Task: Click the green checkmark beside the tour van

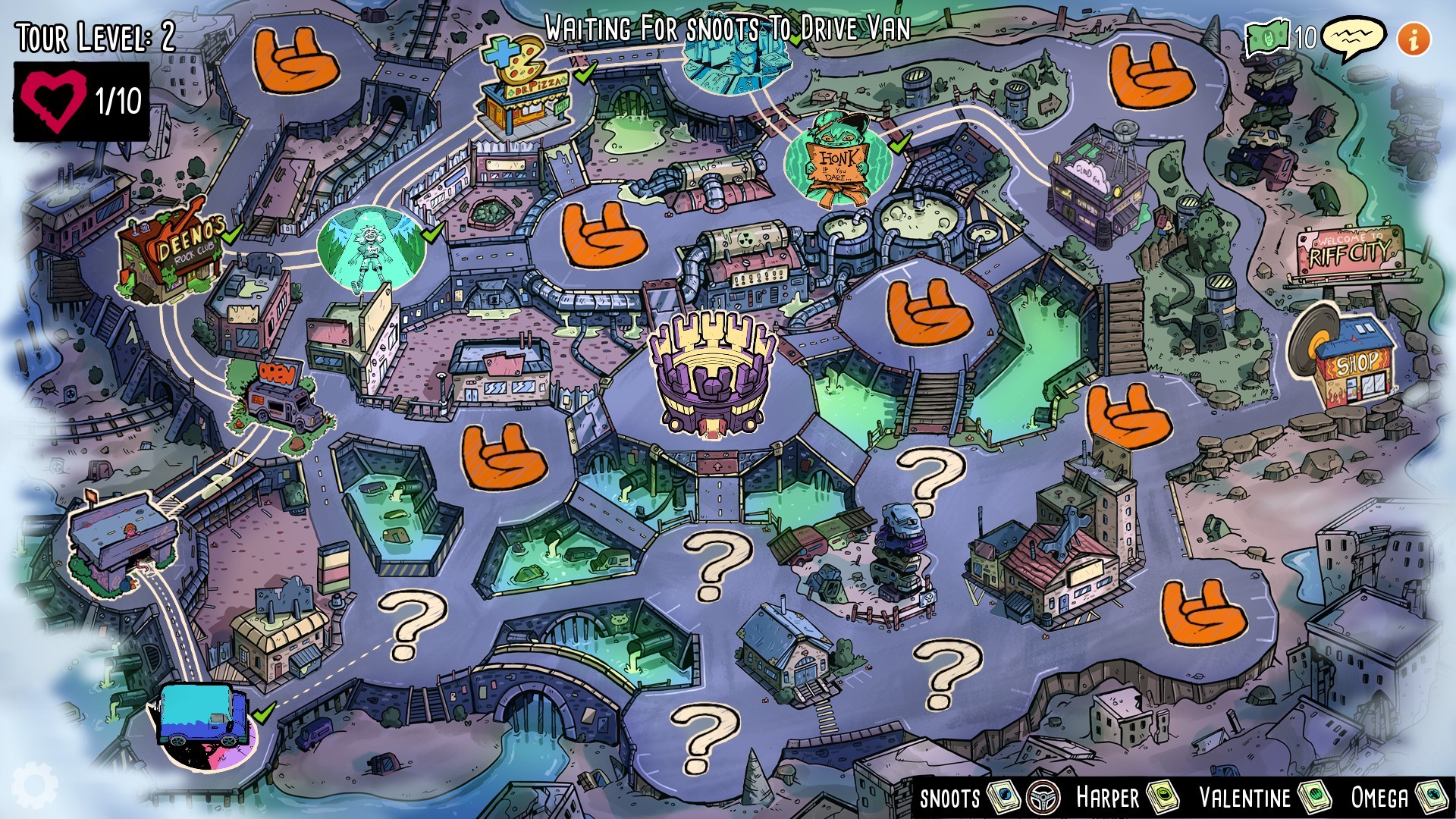Action: coord(265,715)
